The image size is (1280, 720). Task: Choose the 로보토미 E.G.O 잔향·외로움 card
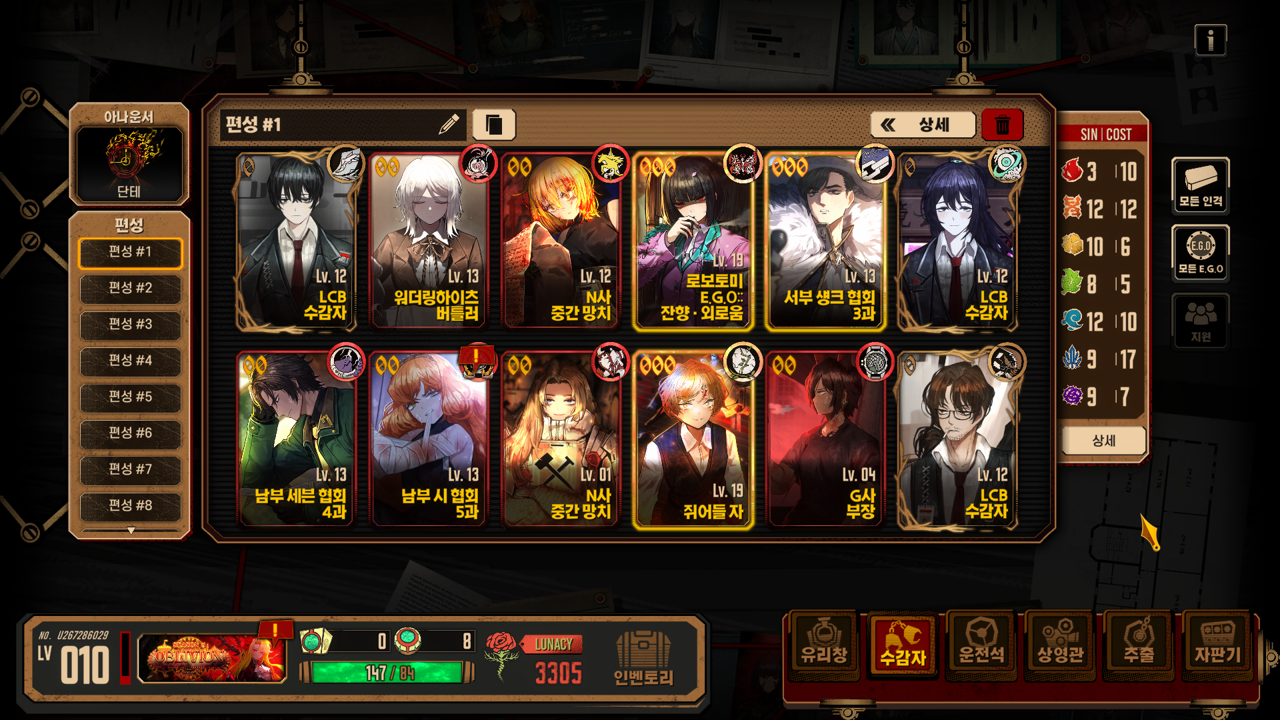(694, 241)
